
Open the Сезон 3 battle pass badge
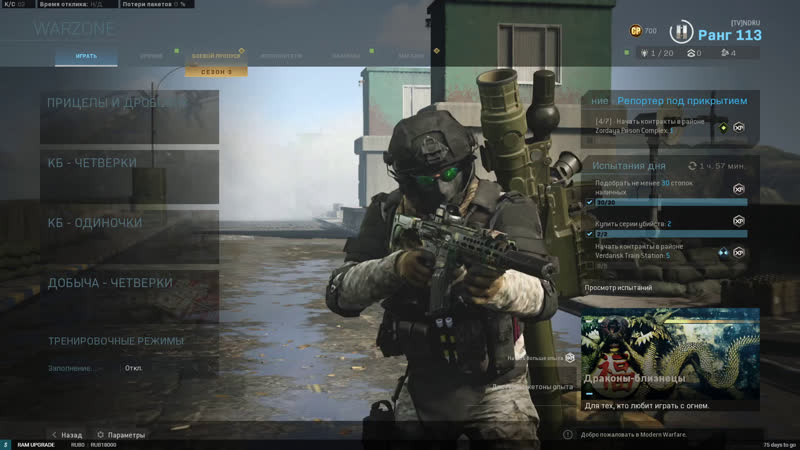point(216,72)
